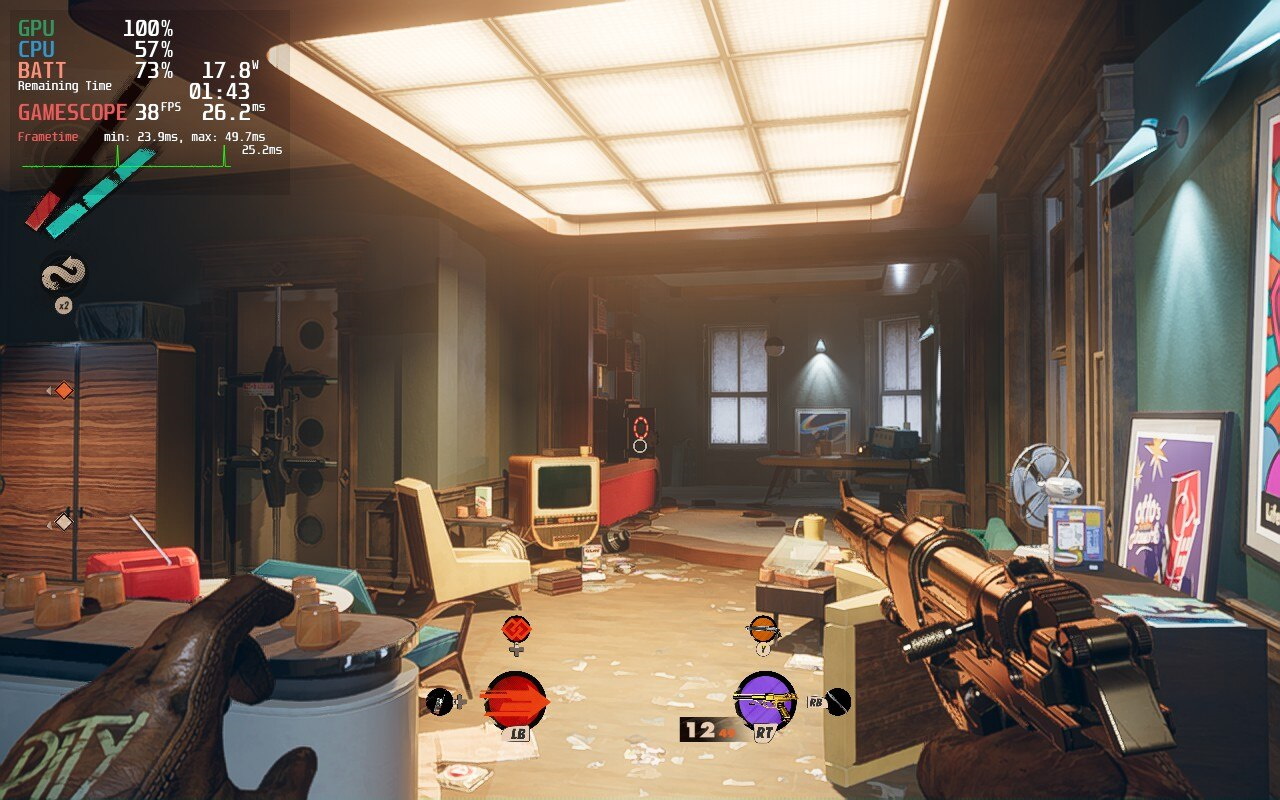The image size is (1280, 800).
Task: Select the golden pistol weapon icon
Action: (x=765, y=700)
